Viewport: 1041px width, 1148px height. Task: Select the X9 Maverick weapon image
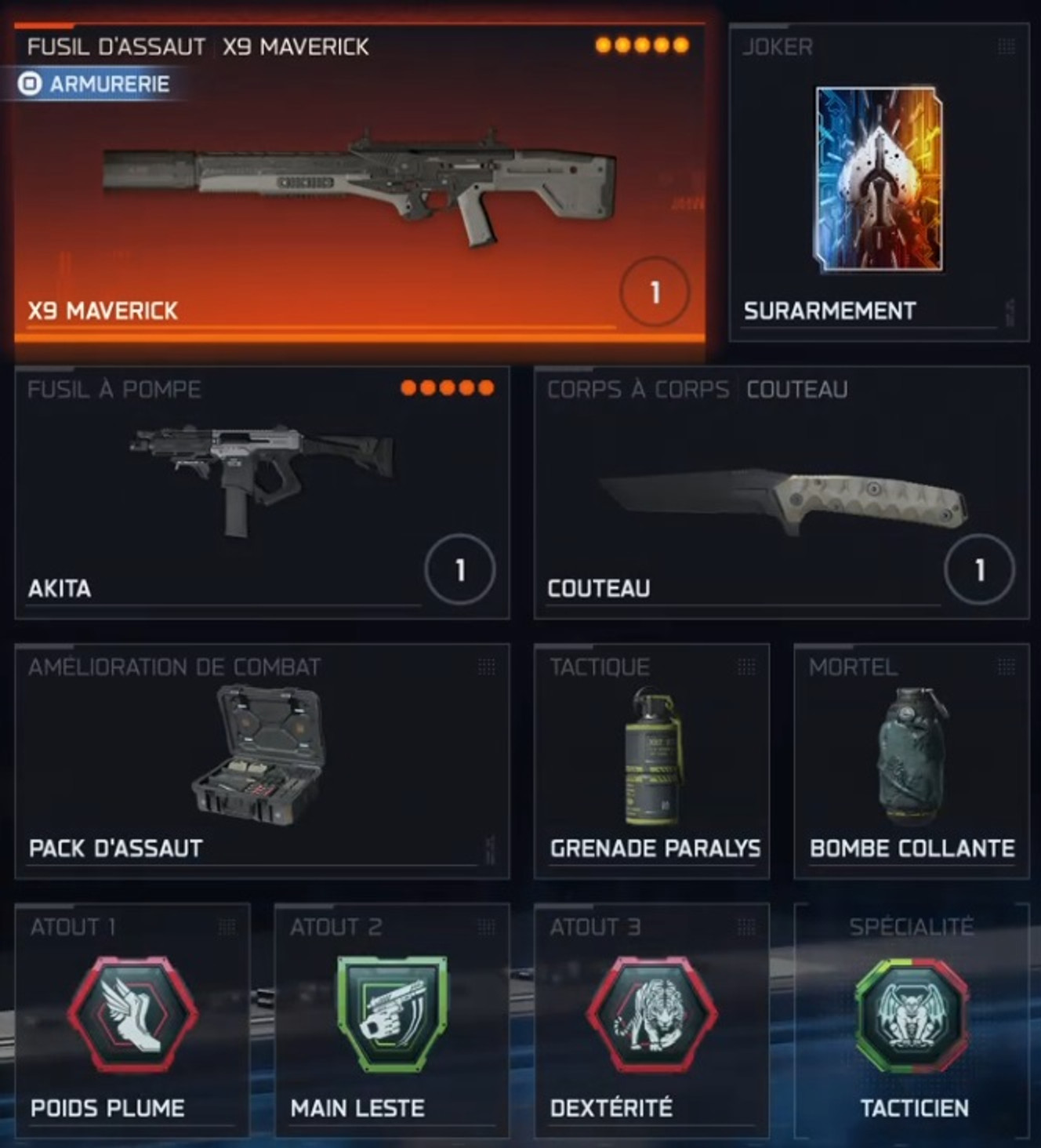[361, 180]
